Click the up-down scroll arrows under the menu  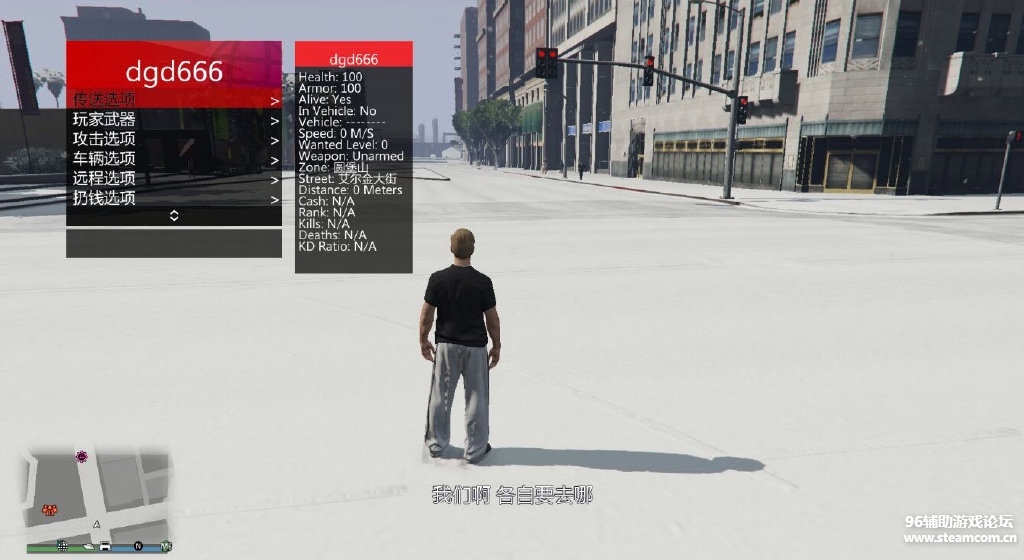[174, 215]
